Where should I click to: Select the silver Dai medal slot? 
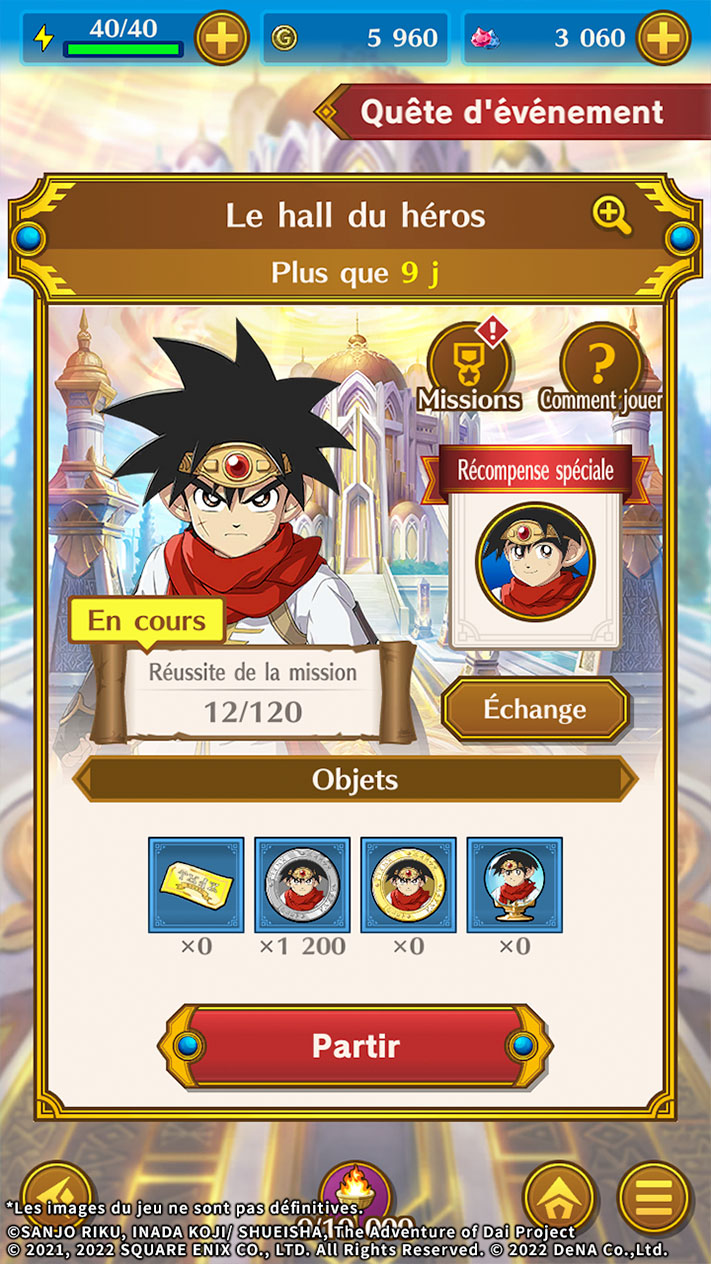click(302, 884)
